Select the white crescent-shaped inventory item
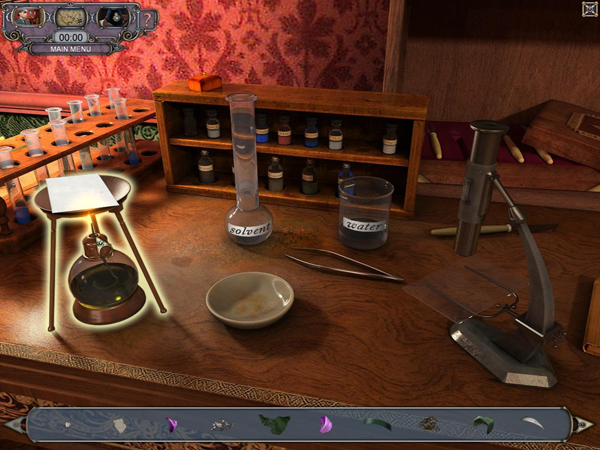This screenshot has height=450, width=600. tap(533, 424)
